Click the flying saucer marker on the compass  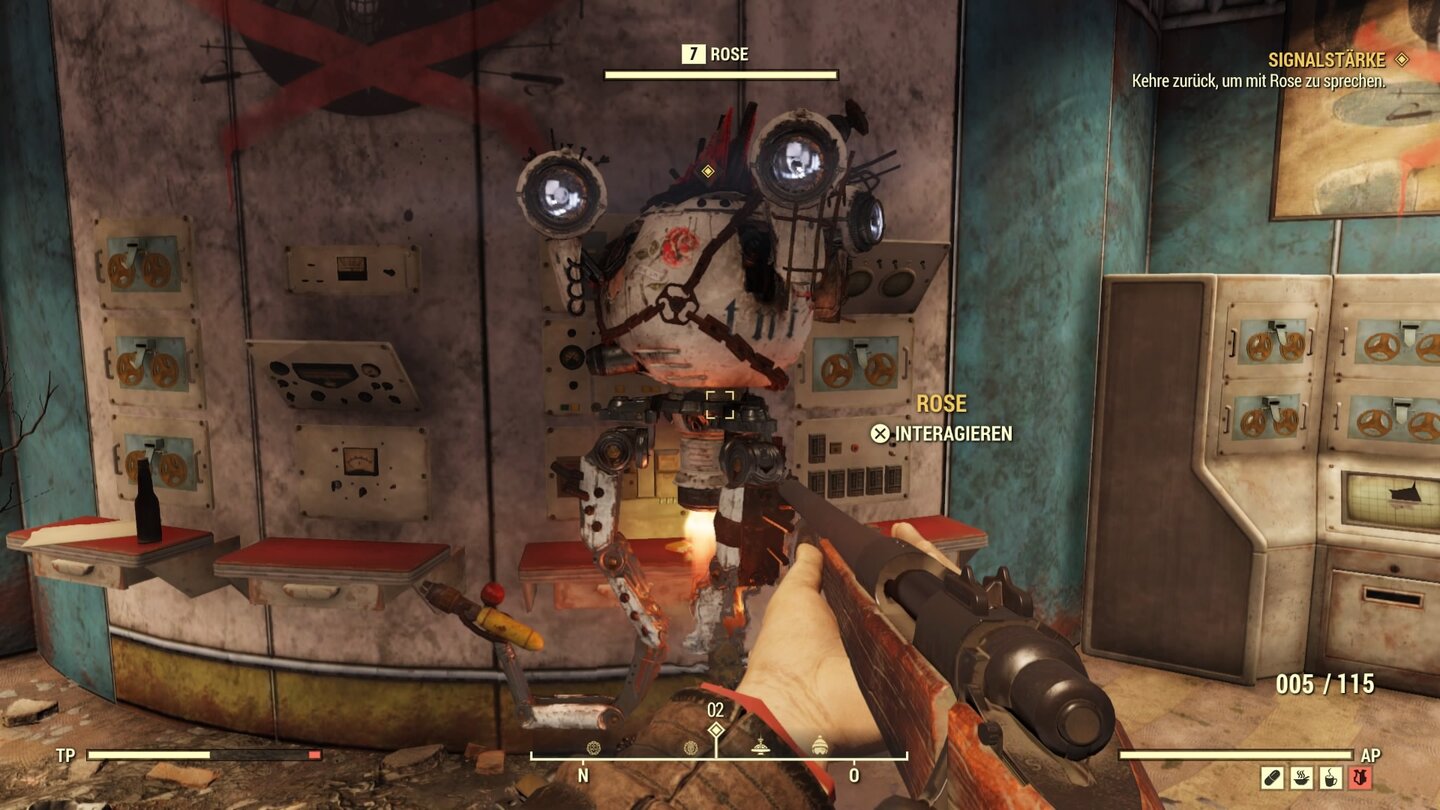pyautogui.click(x=761, y=746)
